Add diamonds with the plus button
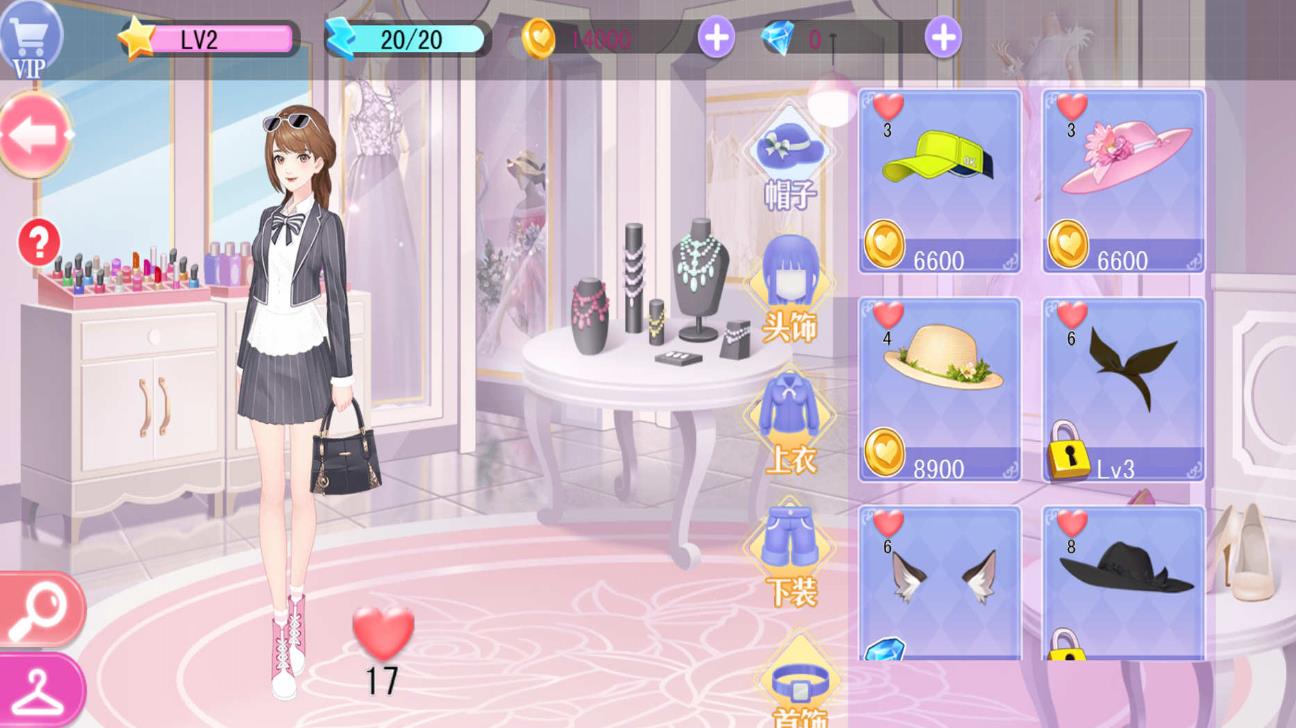 pos(942,39)
